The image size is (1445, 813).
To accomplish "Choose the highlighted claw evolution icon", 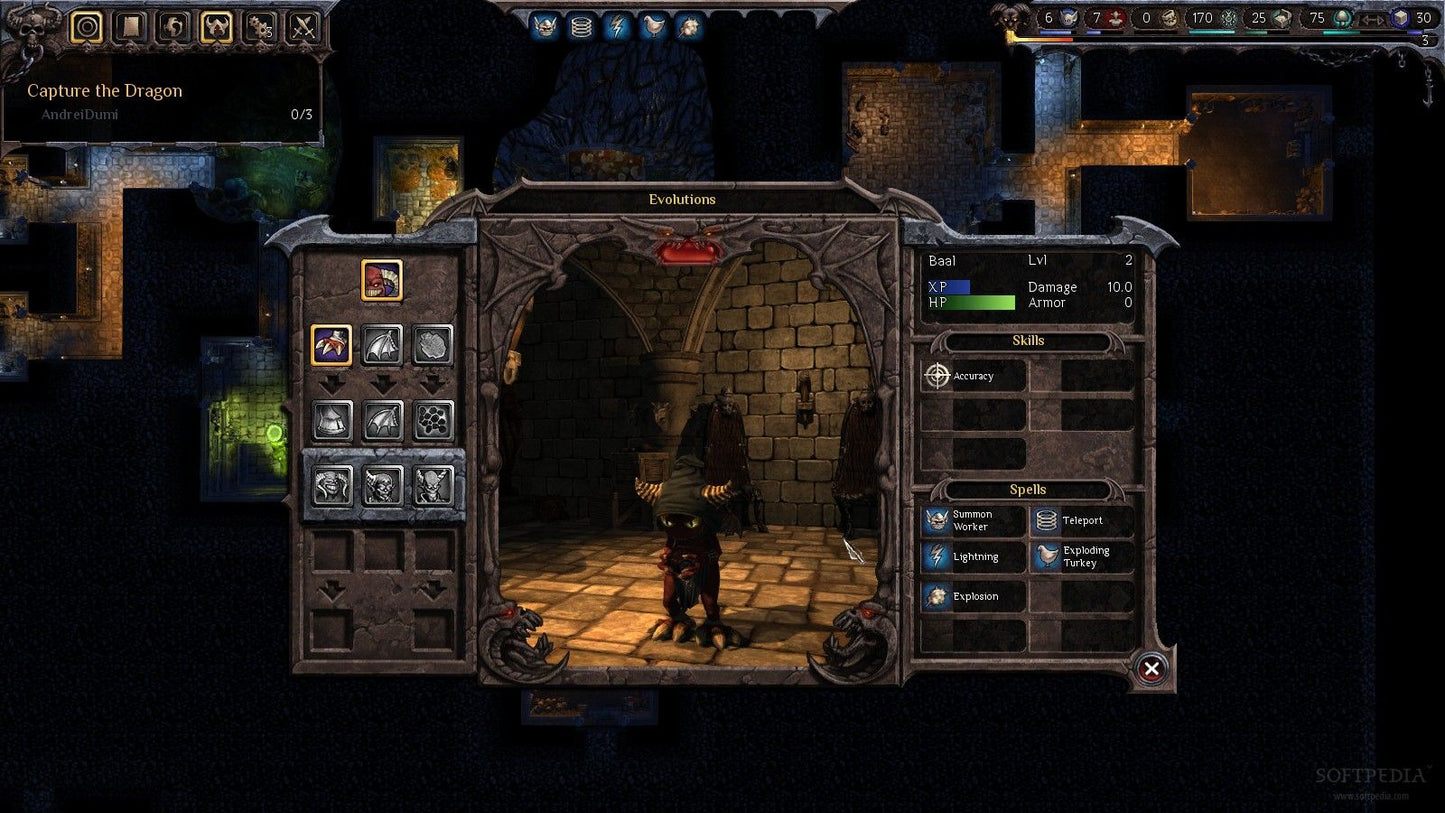I will (331, 345).
